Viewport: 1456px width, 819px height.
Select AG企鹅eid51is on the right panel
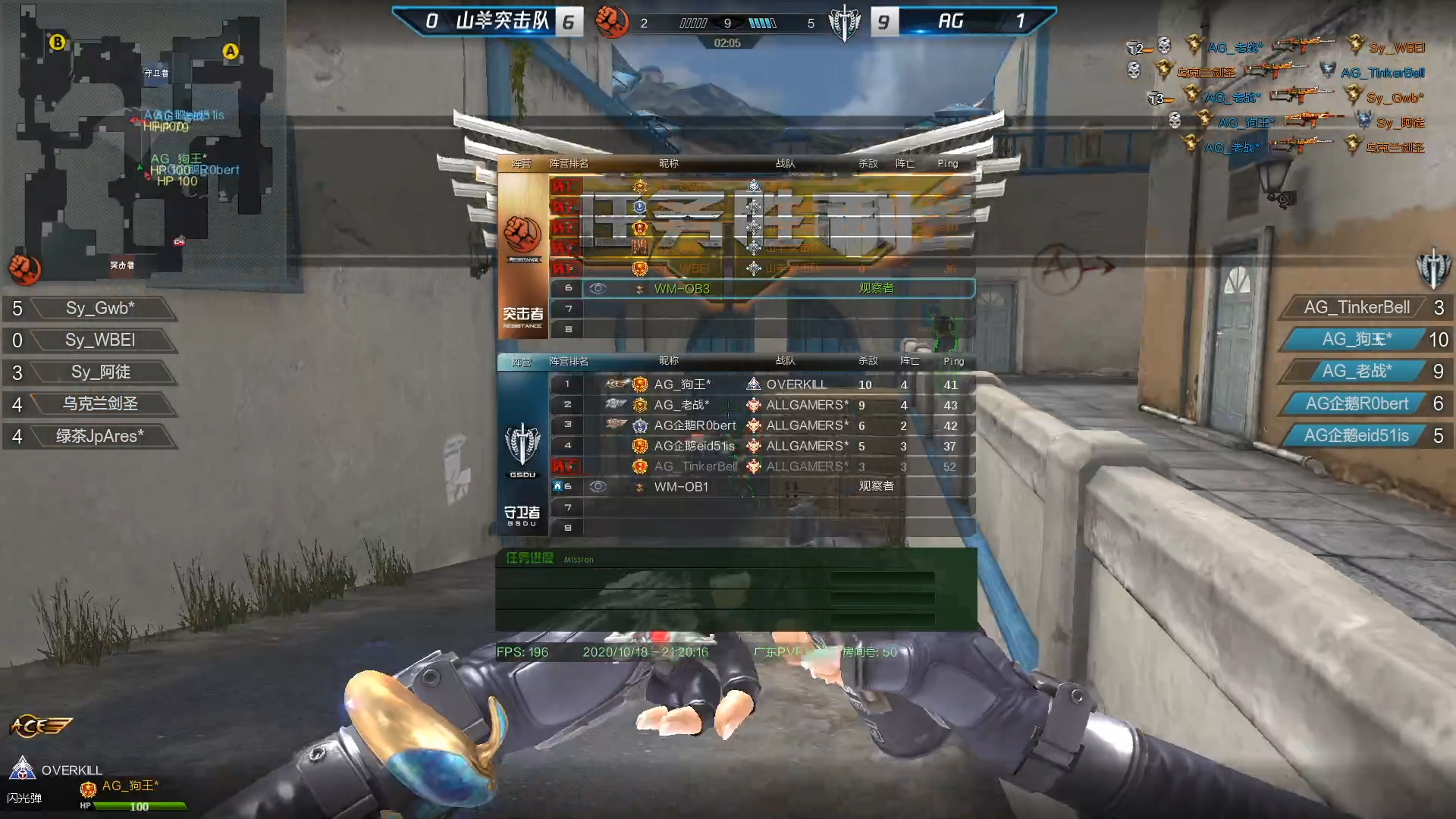[1356, 436]
